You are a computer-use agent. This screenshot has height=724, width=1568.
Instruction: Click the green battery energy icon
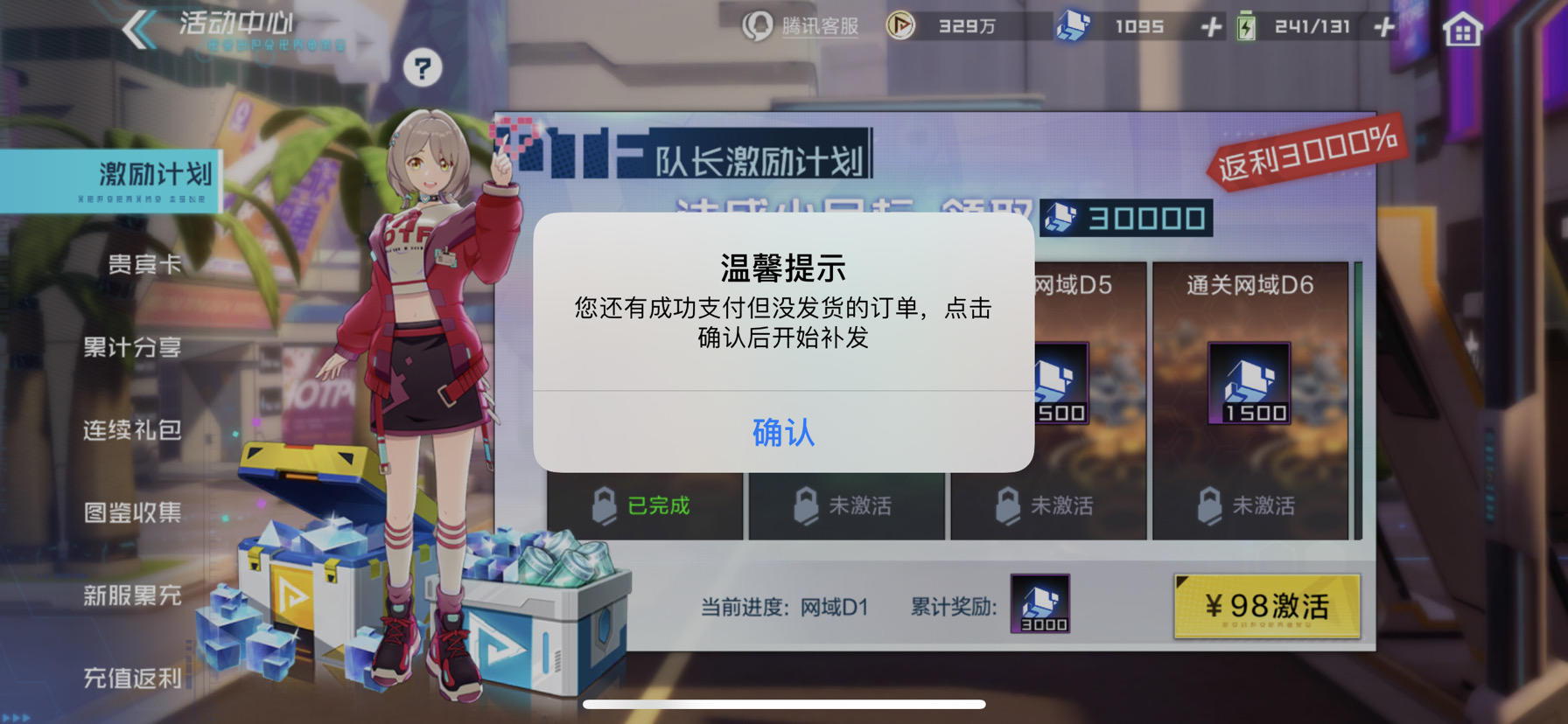click(1246, 25)
